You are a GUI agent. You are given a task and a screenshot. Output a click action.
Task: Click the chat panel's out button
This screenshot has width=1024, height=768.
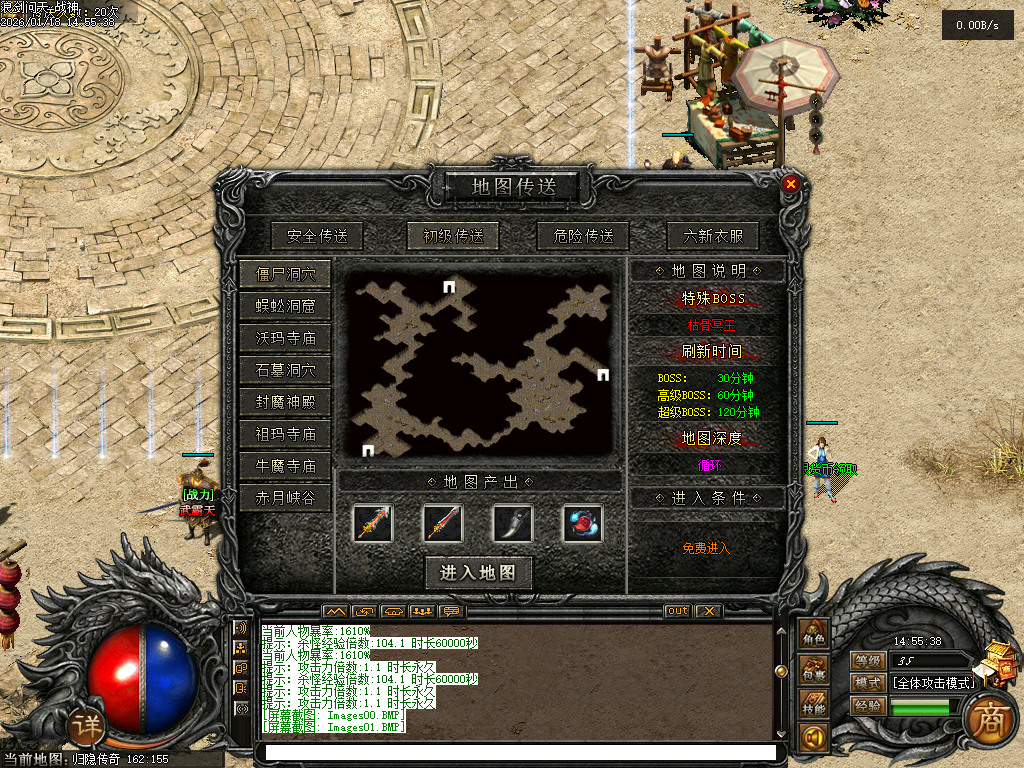tap(677, 611)
